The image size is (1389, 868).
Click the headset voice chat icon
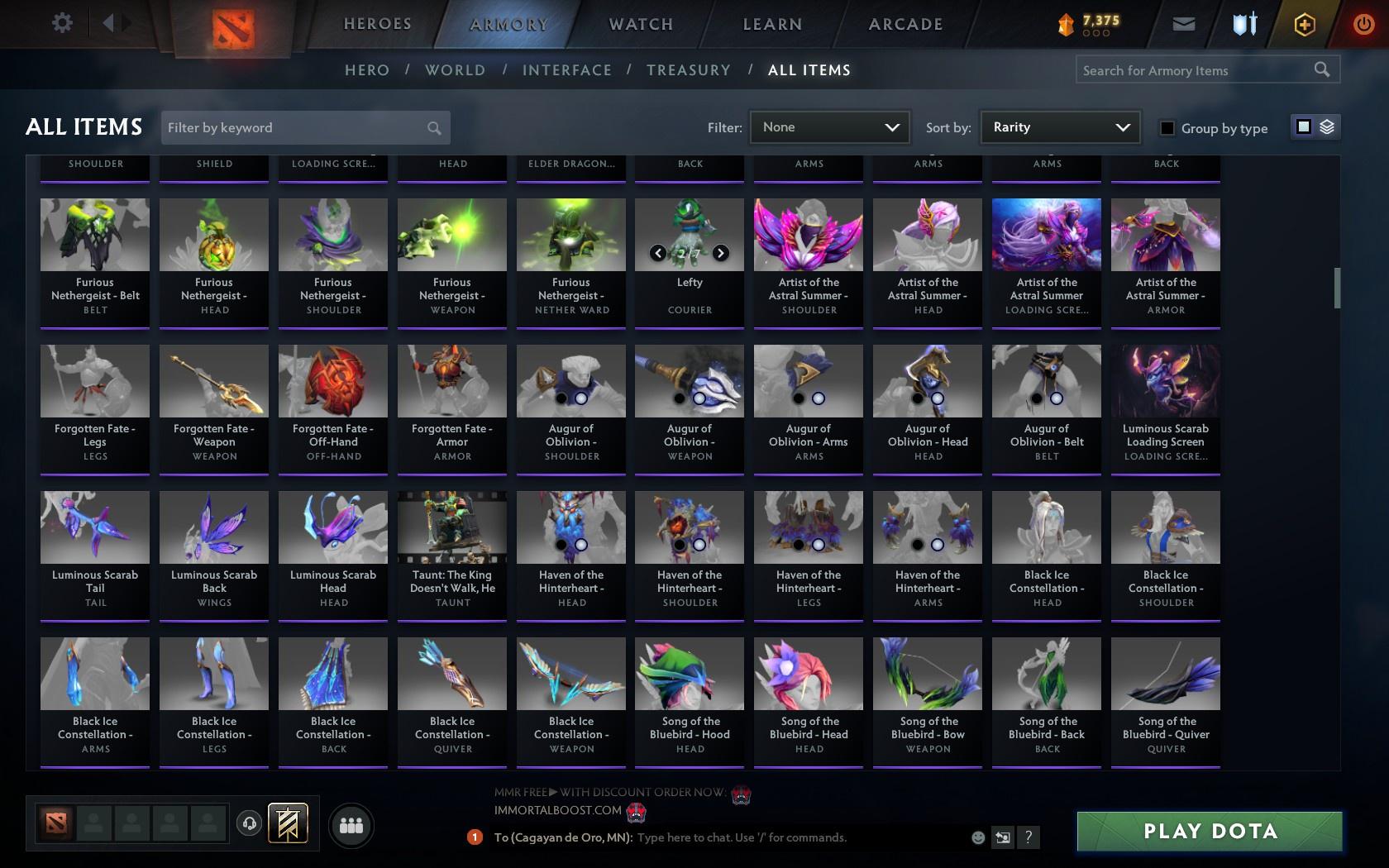pyautogui.click(x=250, y=823)
